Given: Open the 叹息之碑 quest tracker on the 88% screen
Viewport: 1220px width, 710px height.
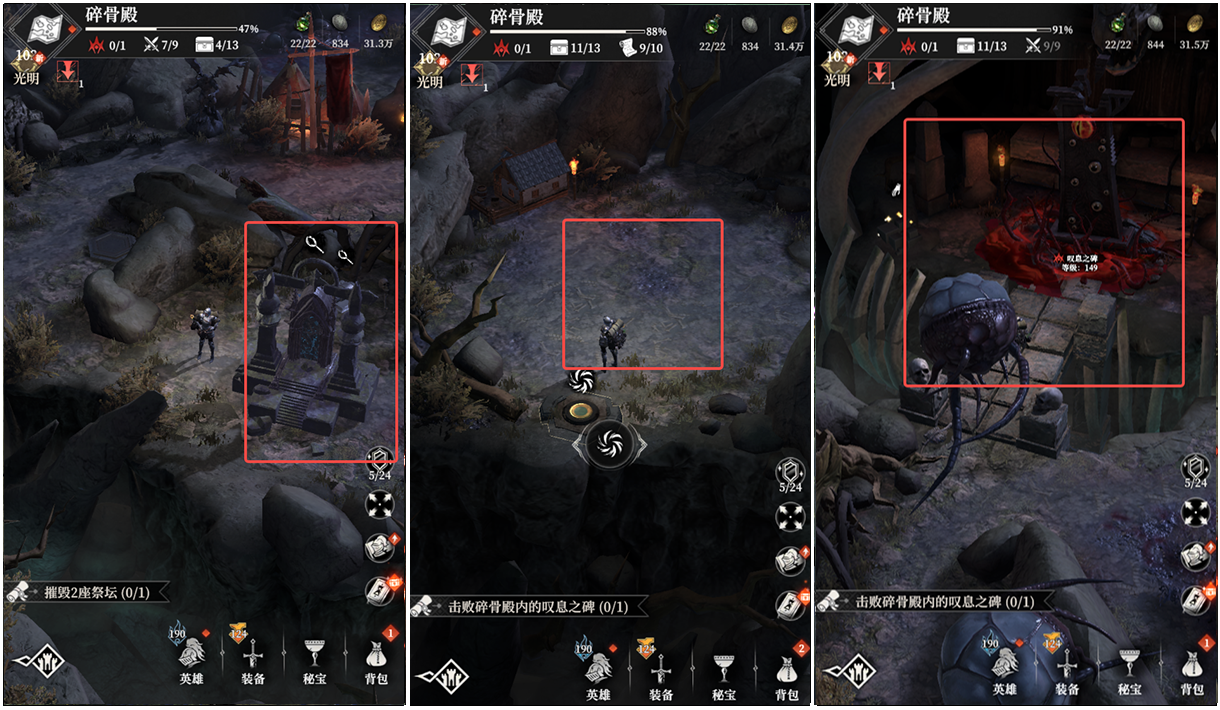Looking at the screenshot, I should (530, 606).
